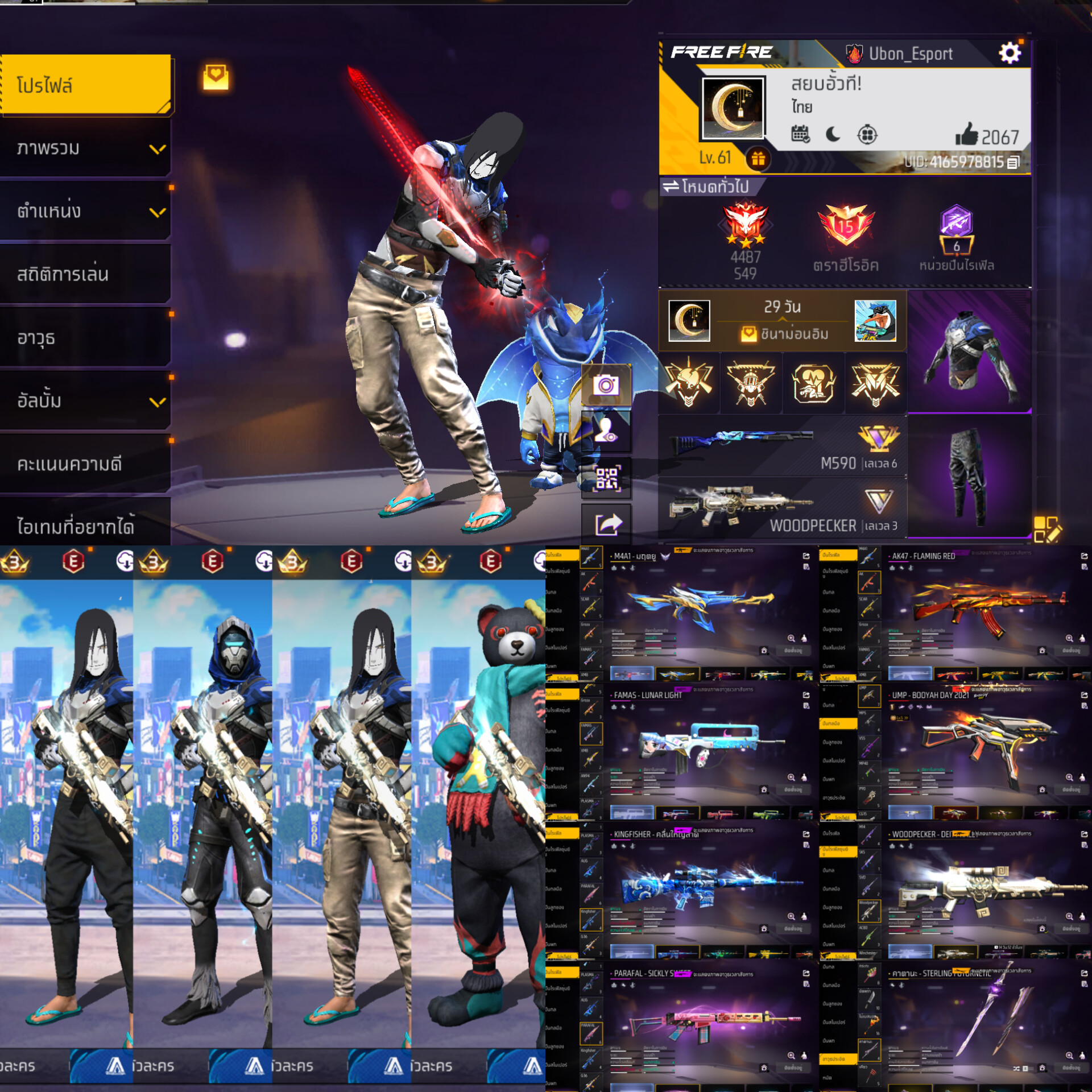The image size is (1092, 1092).
Task: Open the ไอเทมที่อยากได้ wishlist section
Action: coord(85,526)
